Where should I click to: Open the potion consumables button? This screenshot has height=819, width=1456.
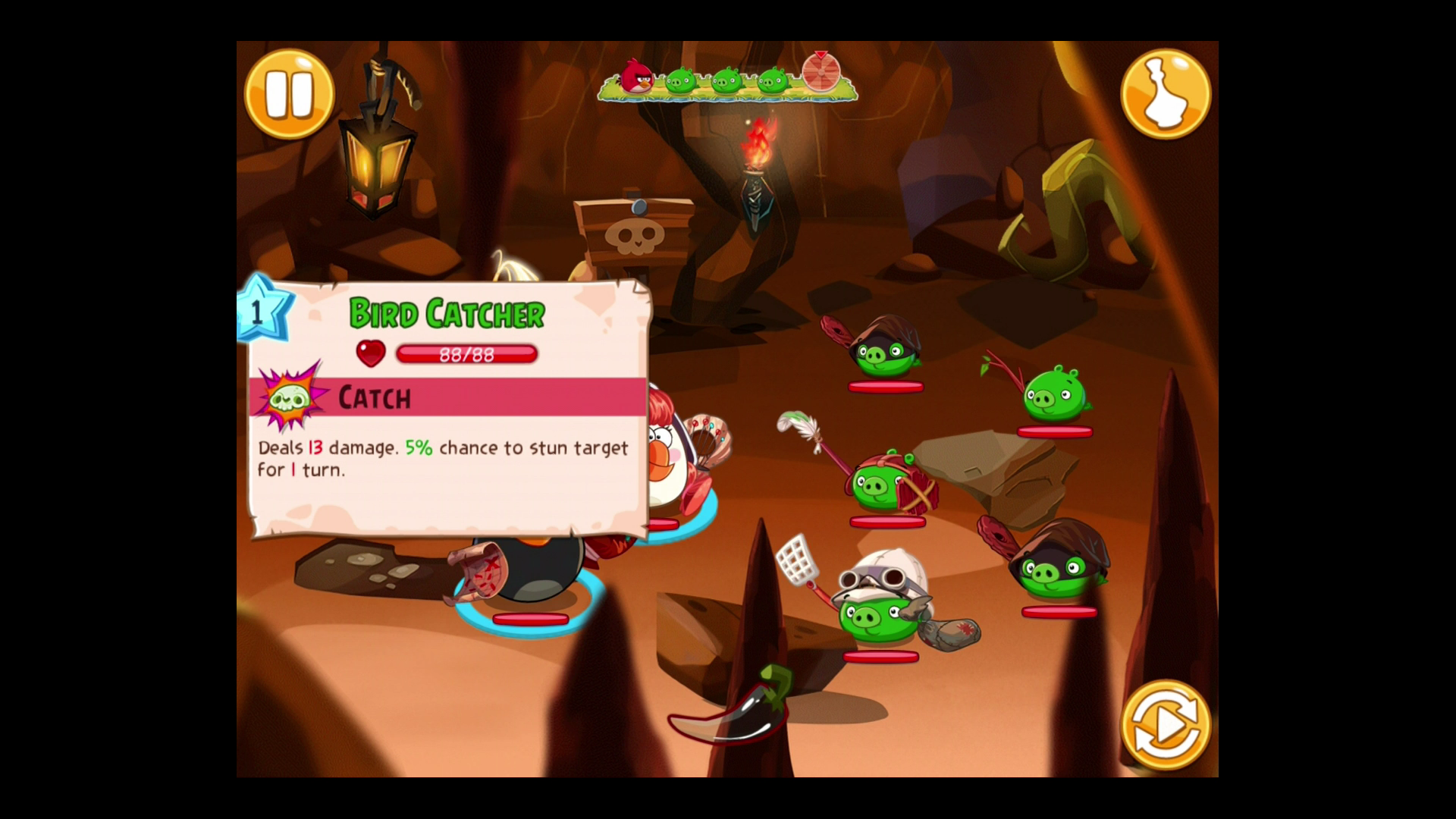[x=1166, y=94]
